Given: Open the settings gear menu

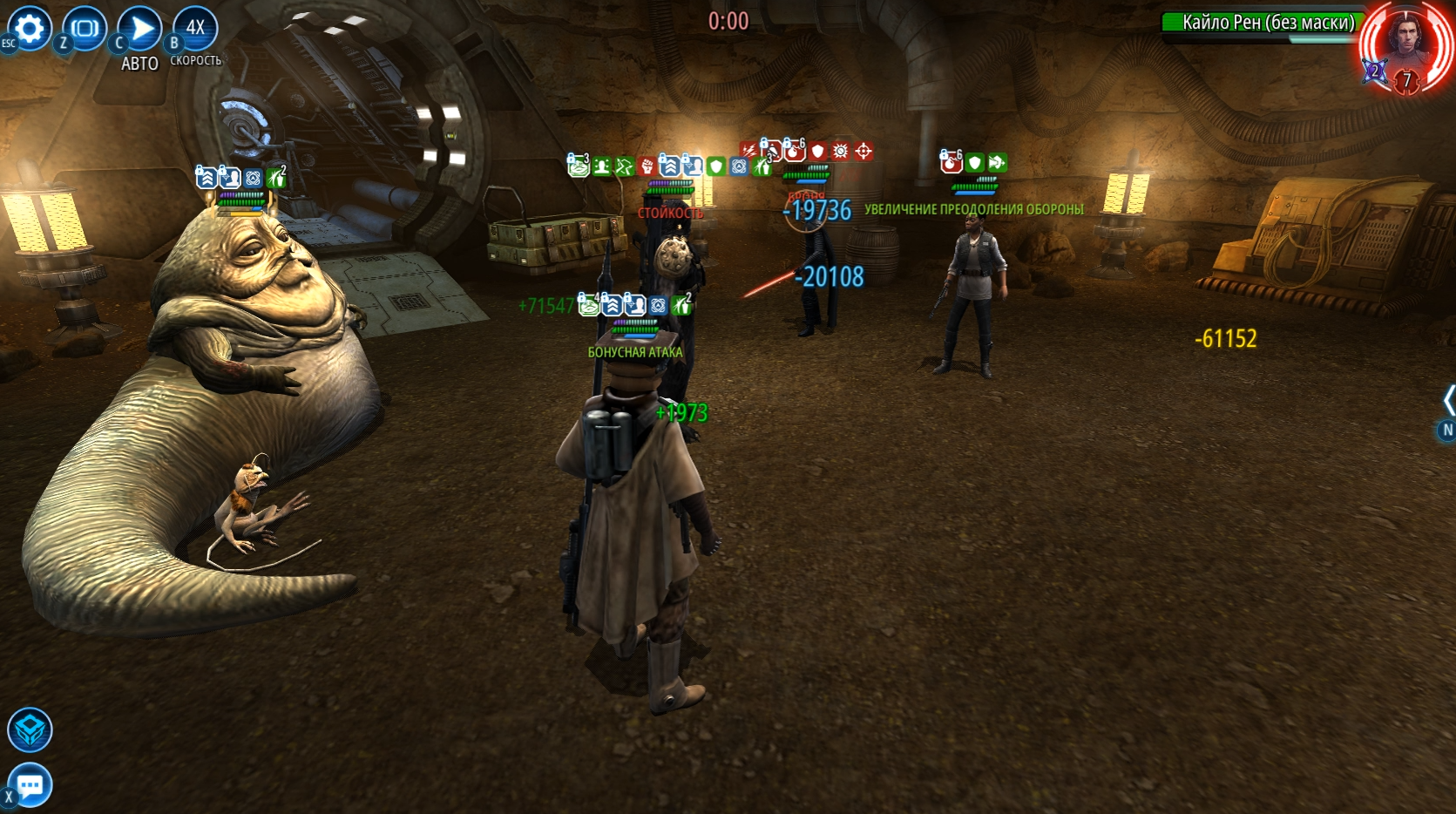Looking at the screenshot, I should 30,29.
